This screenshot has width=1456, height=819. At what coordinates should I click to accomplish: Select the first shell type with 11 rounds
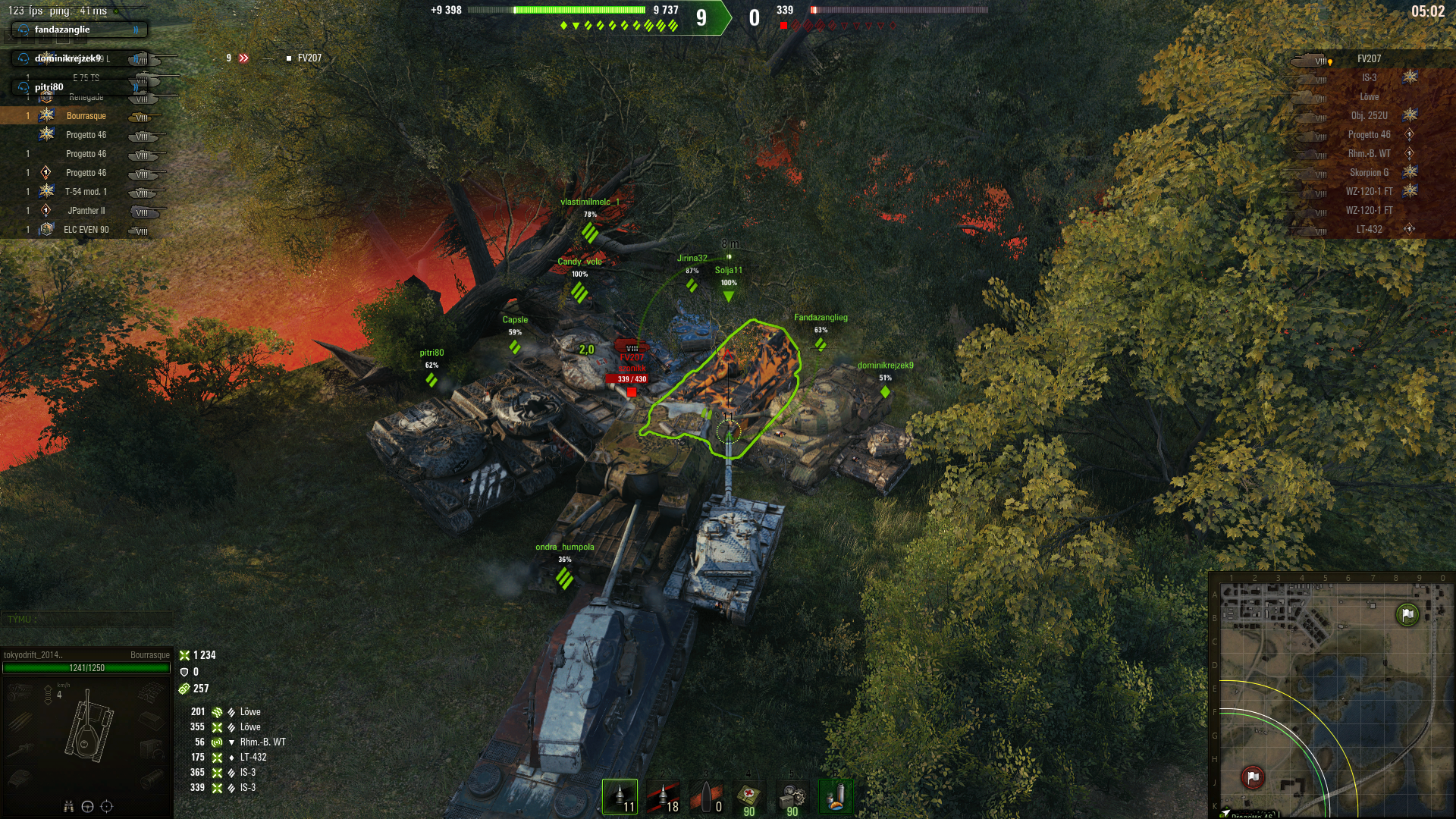(620, 797)
